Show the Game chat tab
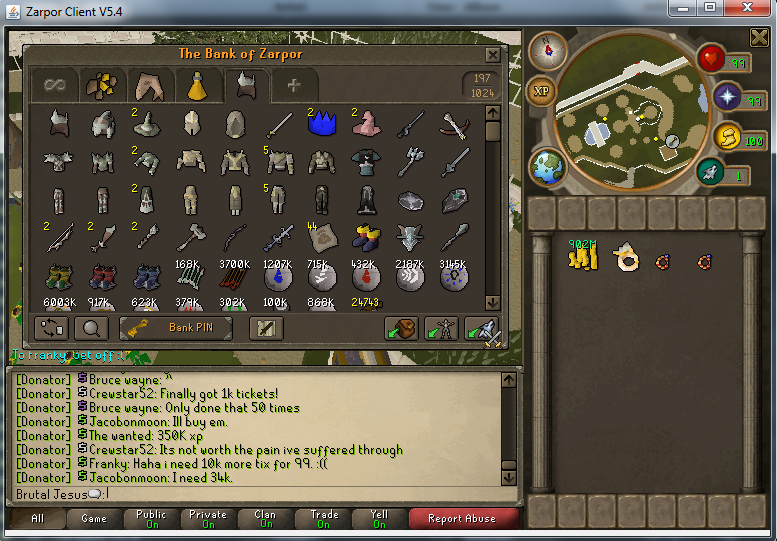 click(x=94, y=519)
